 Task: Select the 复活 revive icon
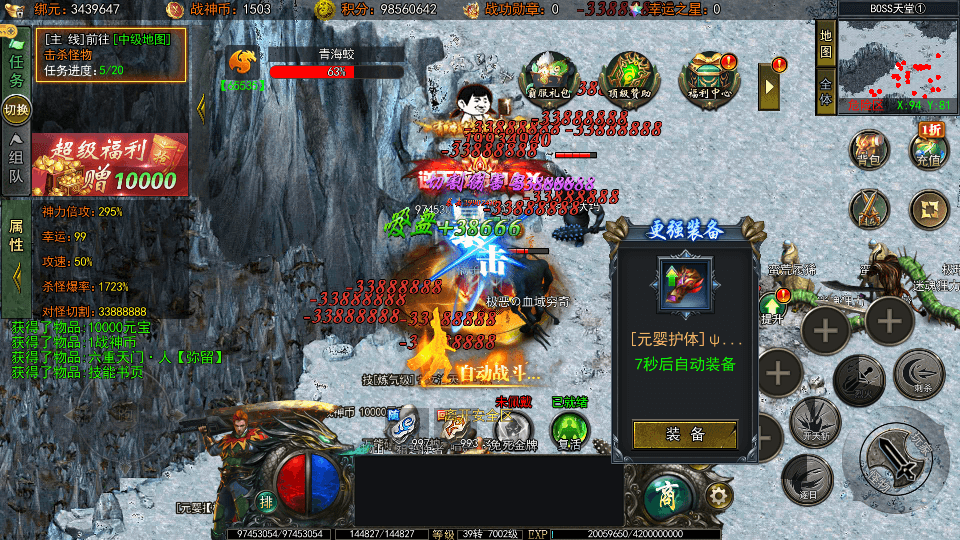point(570,430)
